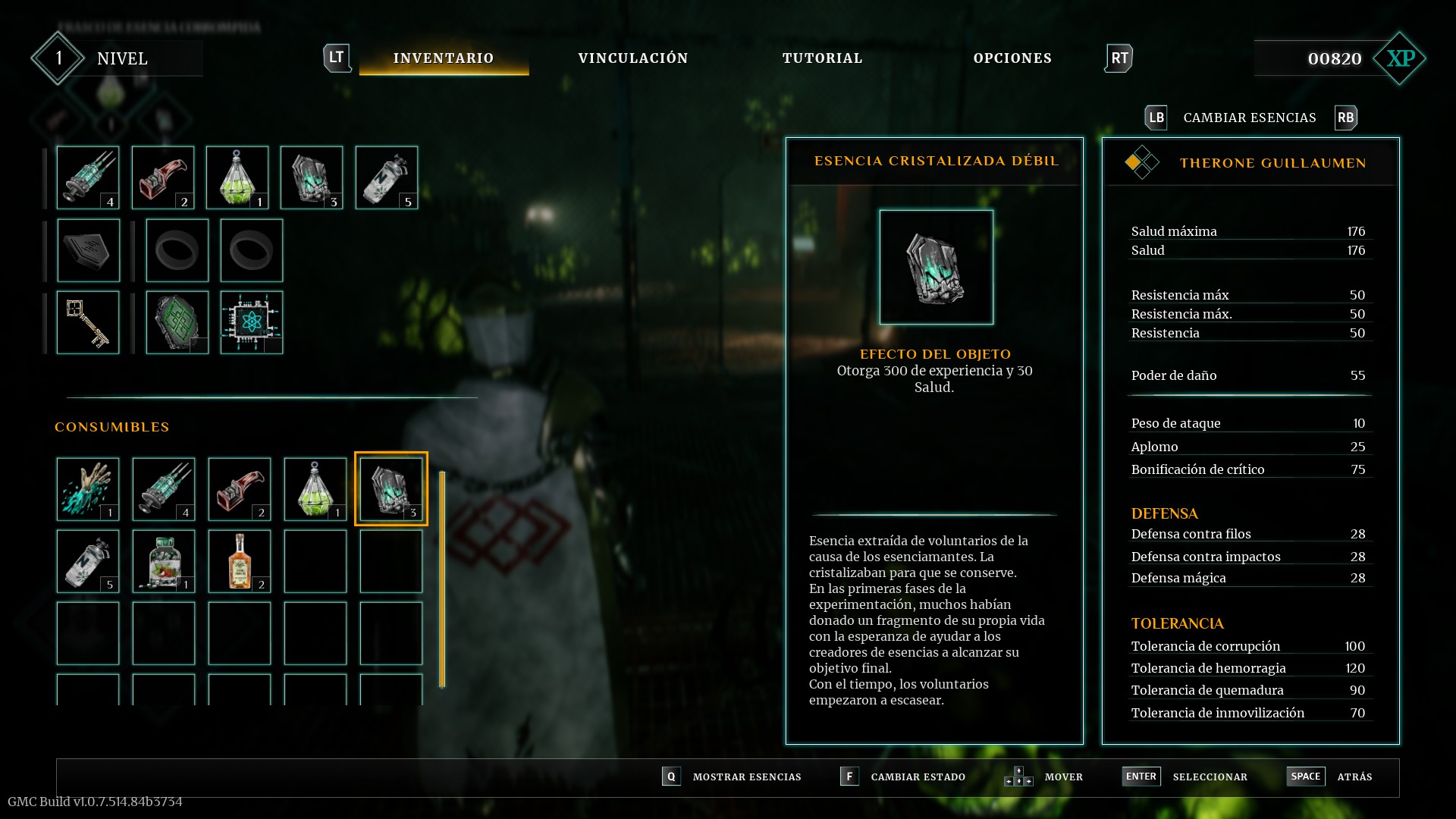Switch to the Vinculación tab
1456x819 pixels.
(632, 58)
